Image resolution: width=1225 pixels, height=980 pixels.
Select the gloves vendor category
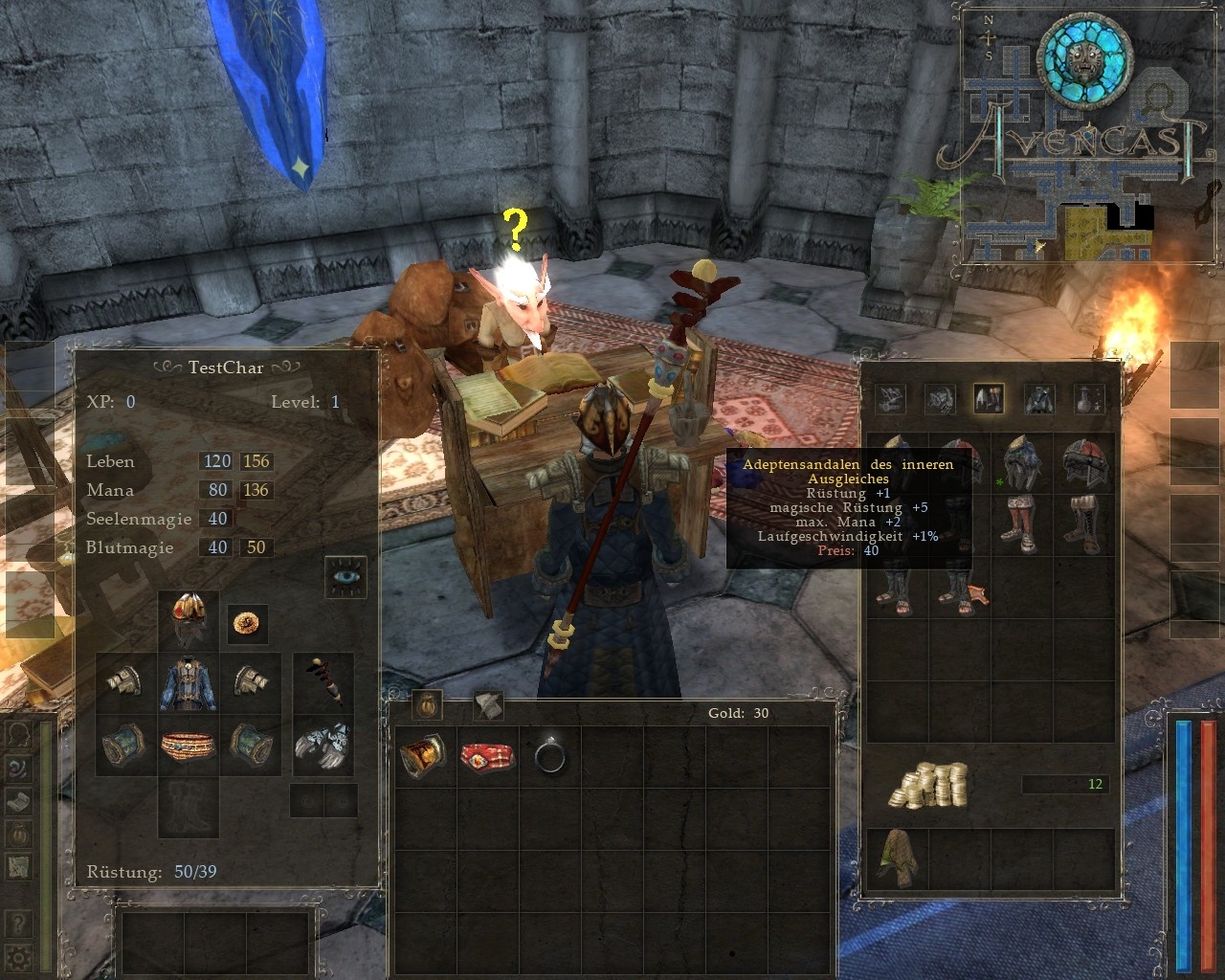point(939,398)
